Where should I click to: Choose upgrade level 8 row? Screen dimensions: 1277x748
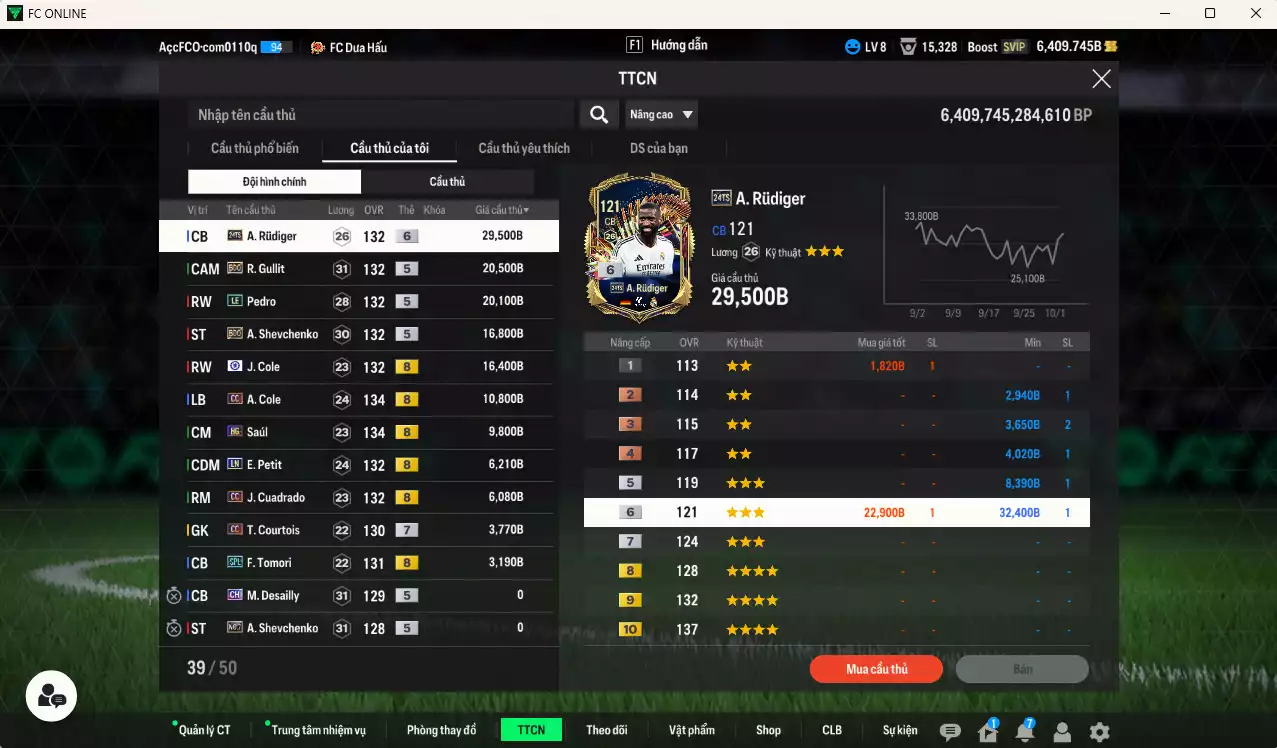click(x=836, y=571)
